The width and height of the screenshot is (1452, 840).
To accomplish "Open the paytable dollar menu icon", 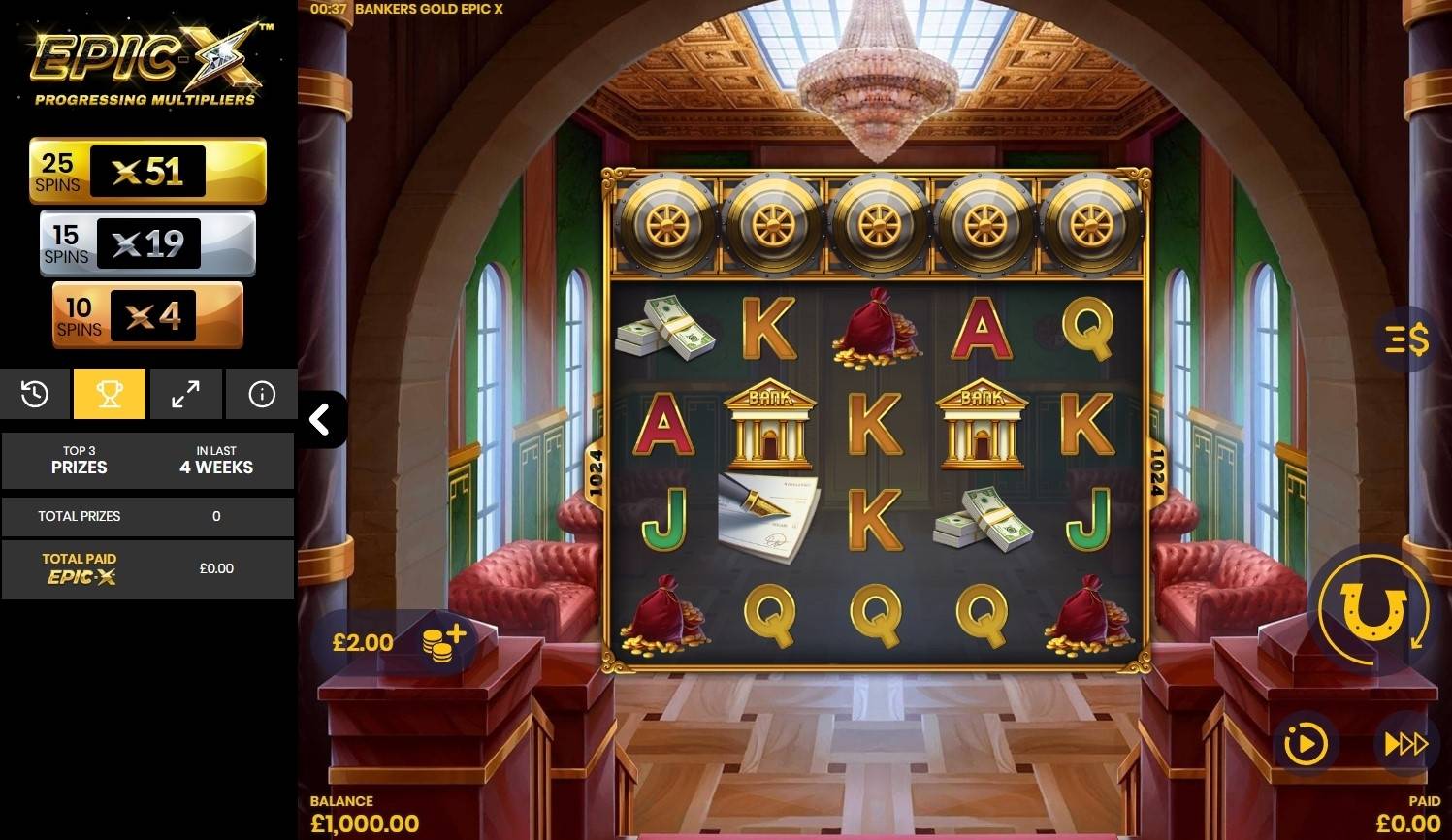I will (x=1407, y=340).
